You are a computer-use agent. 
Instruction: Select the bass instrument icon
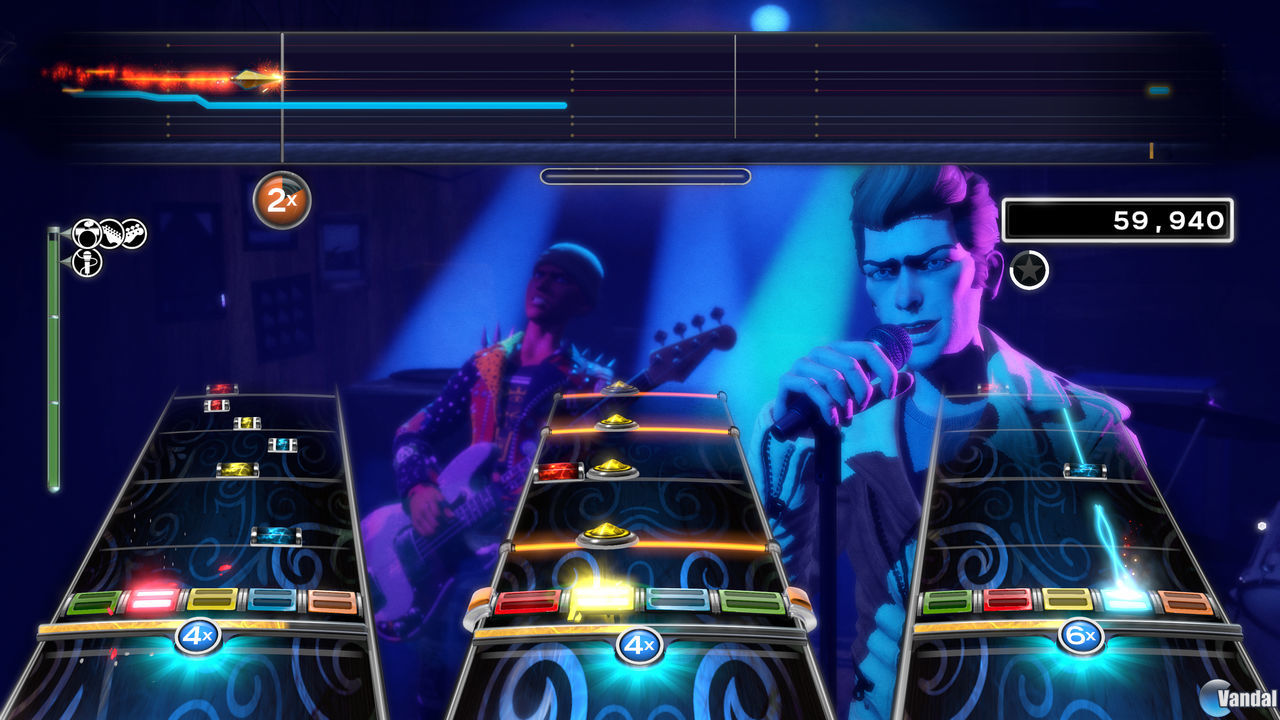pyautogui.click(x=134, y=233)
